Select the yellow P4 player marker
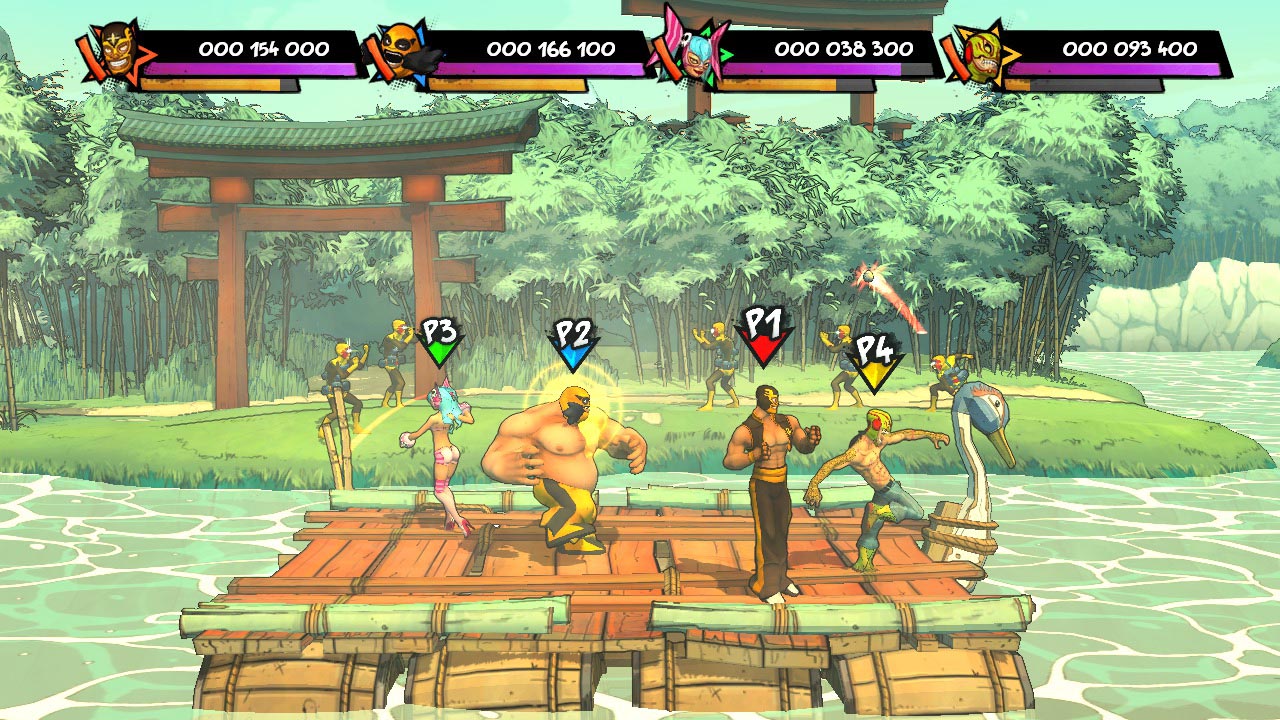 874,361
